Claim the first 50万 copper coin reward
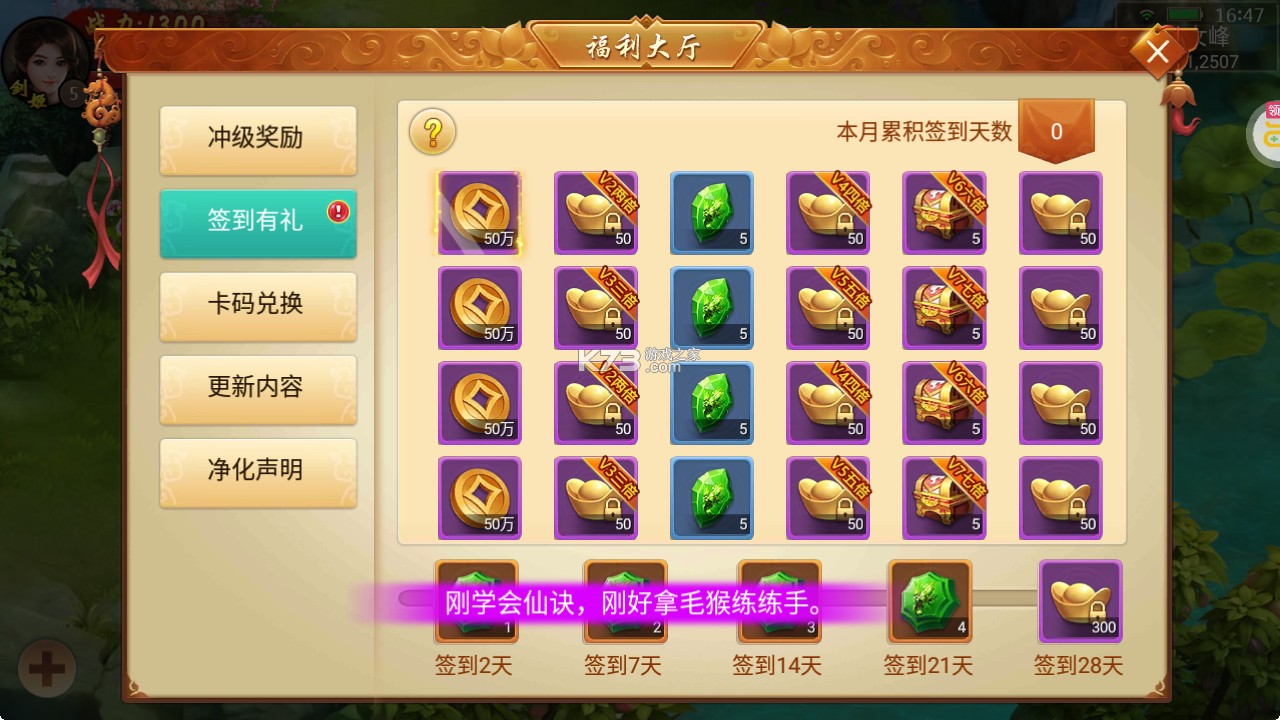1280x720 pixels. pyautogui.click(x=480, y=212)
